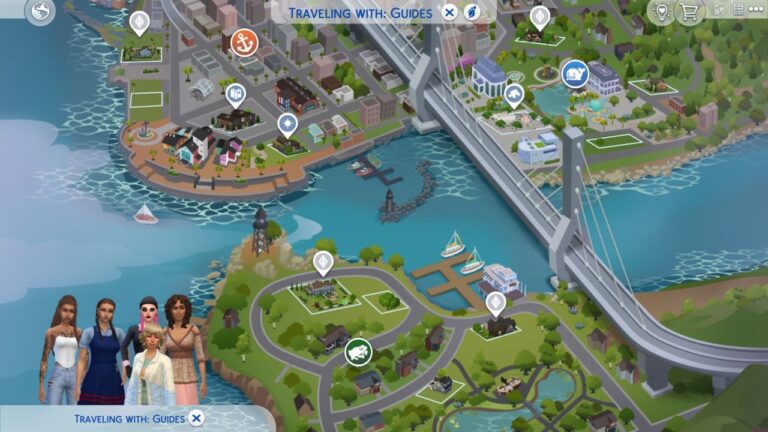Viewport: 768px width, 432px height.
Task: Click the plumbob icon beside the top X
Action: pyautogui.click(x=472, y=13)
